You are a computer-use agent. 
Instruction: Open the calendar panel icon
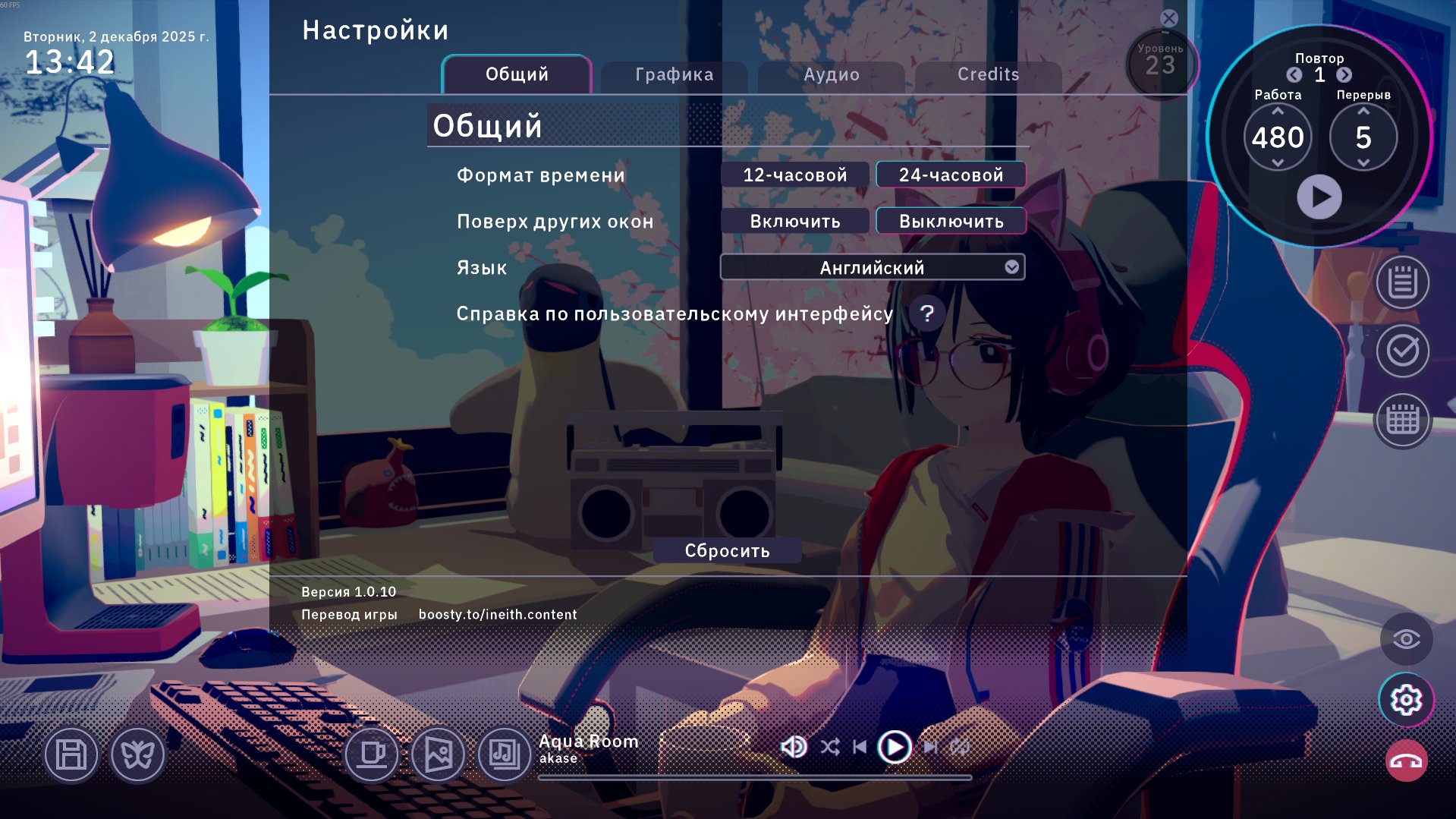pyautogui.click(x=1402, y=420)
